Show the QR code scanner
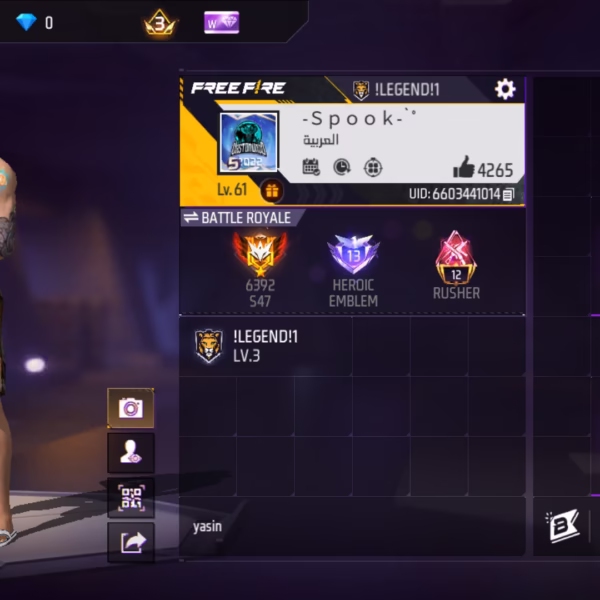 click(x=131, y=498)
